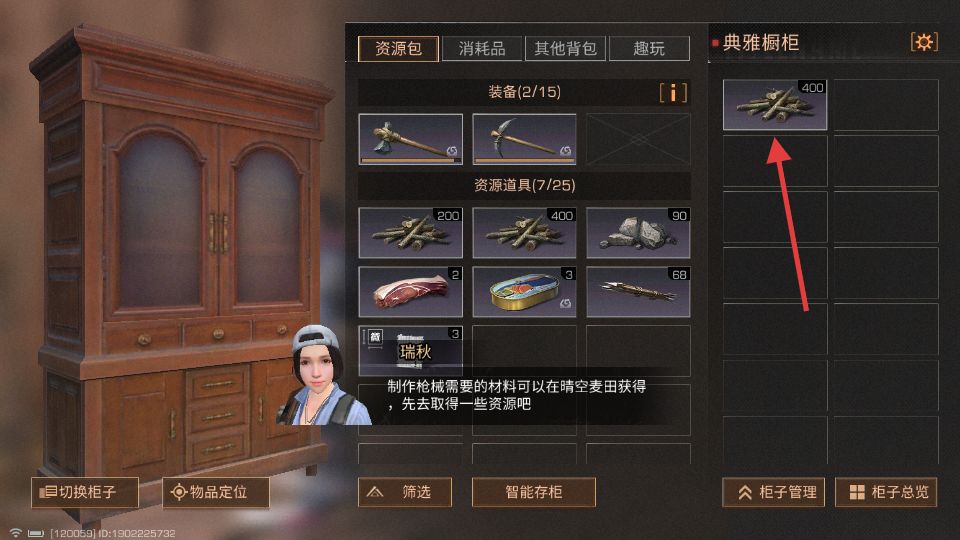Choose the pickaxe equipment slot
960x540 pixels.
pos(524,139)
